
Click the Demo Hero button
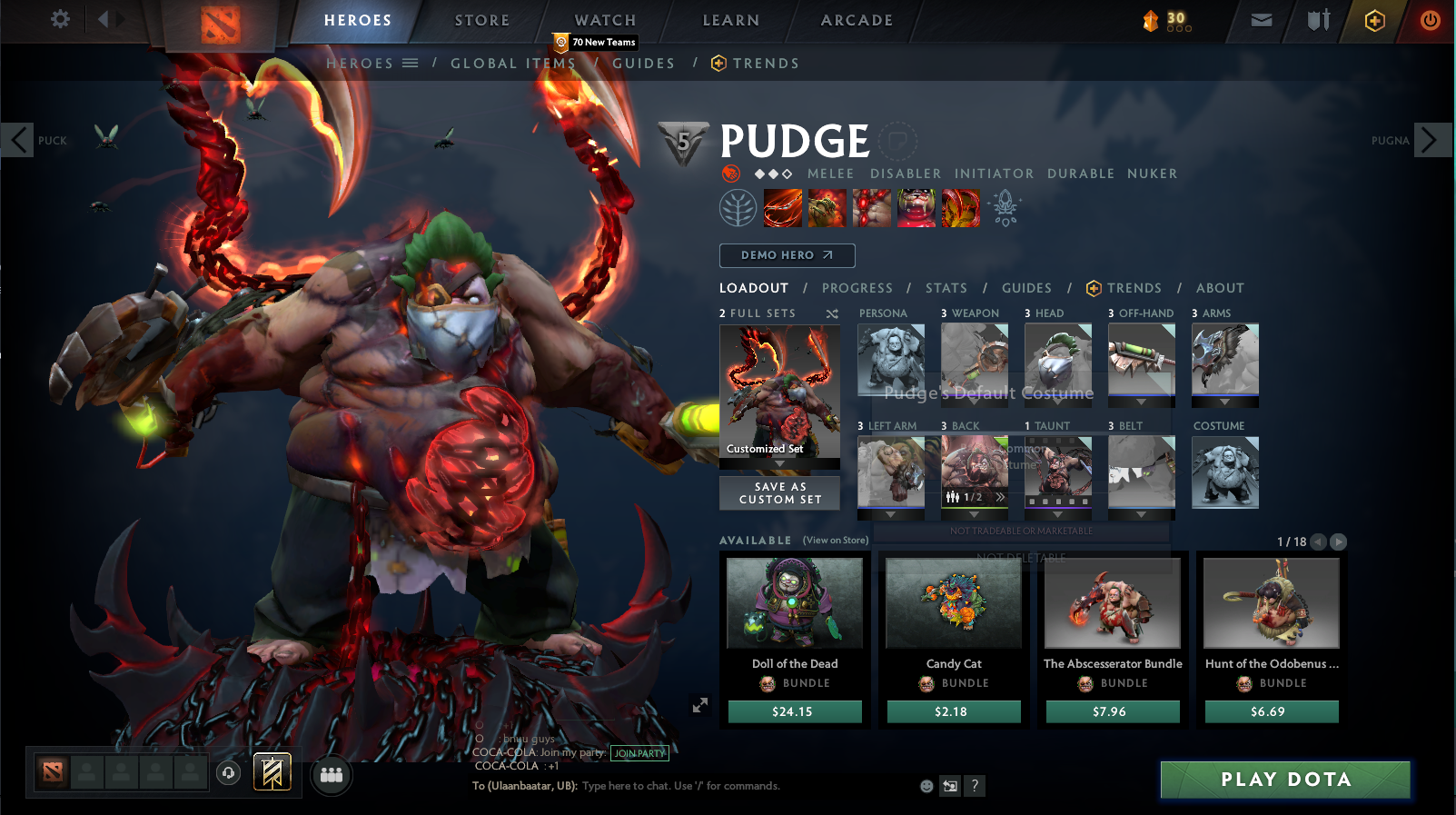[x=787, y=255]
